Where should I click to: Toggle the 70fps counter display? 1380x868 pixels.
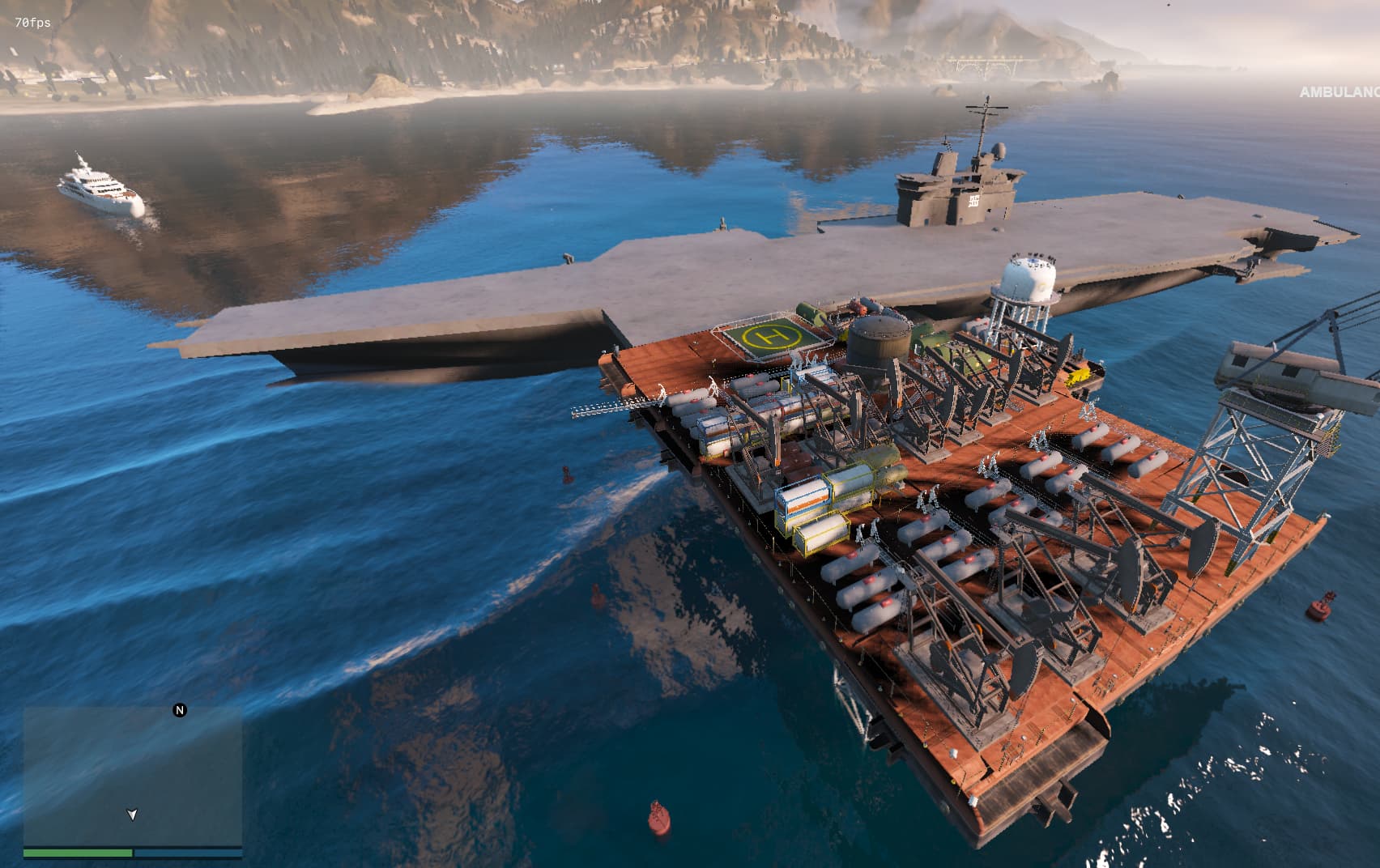[32, 23]
